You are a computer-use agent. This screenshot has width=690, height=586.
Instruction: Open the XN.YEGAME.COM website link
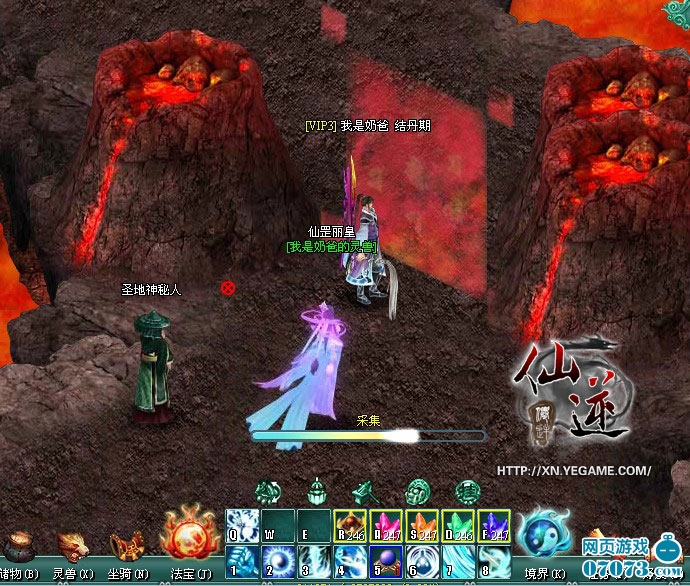[574, 470]
